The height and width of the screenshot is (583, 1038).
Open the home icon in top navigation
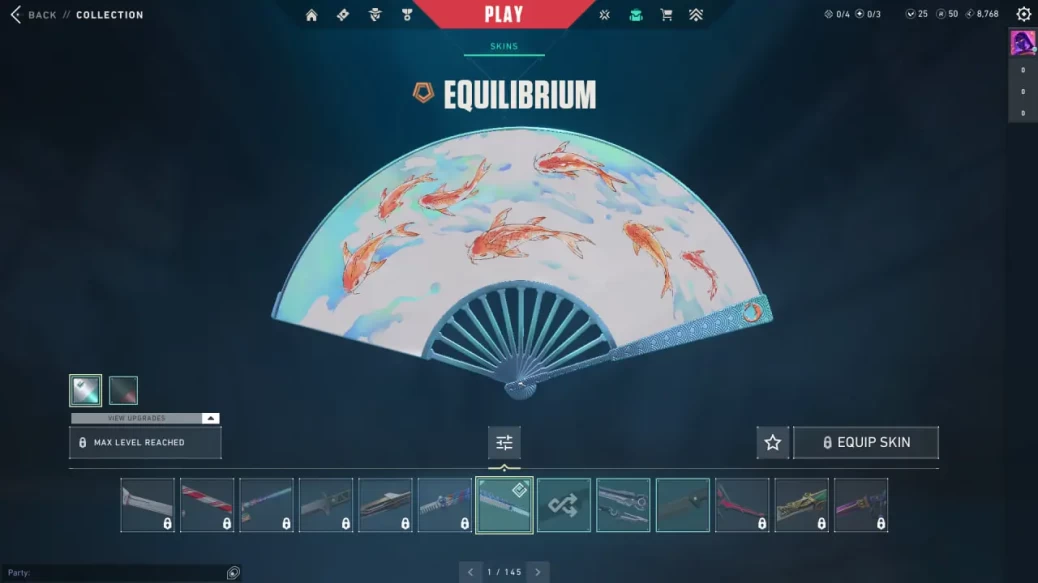312,15
